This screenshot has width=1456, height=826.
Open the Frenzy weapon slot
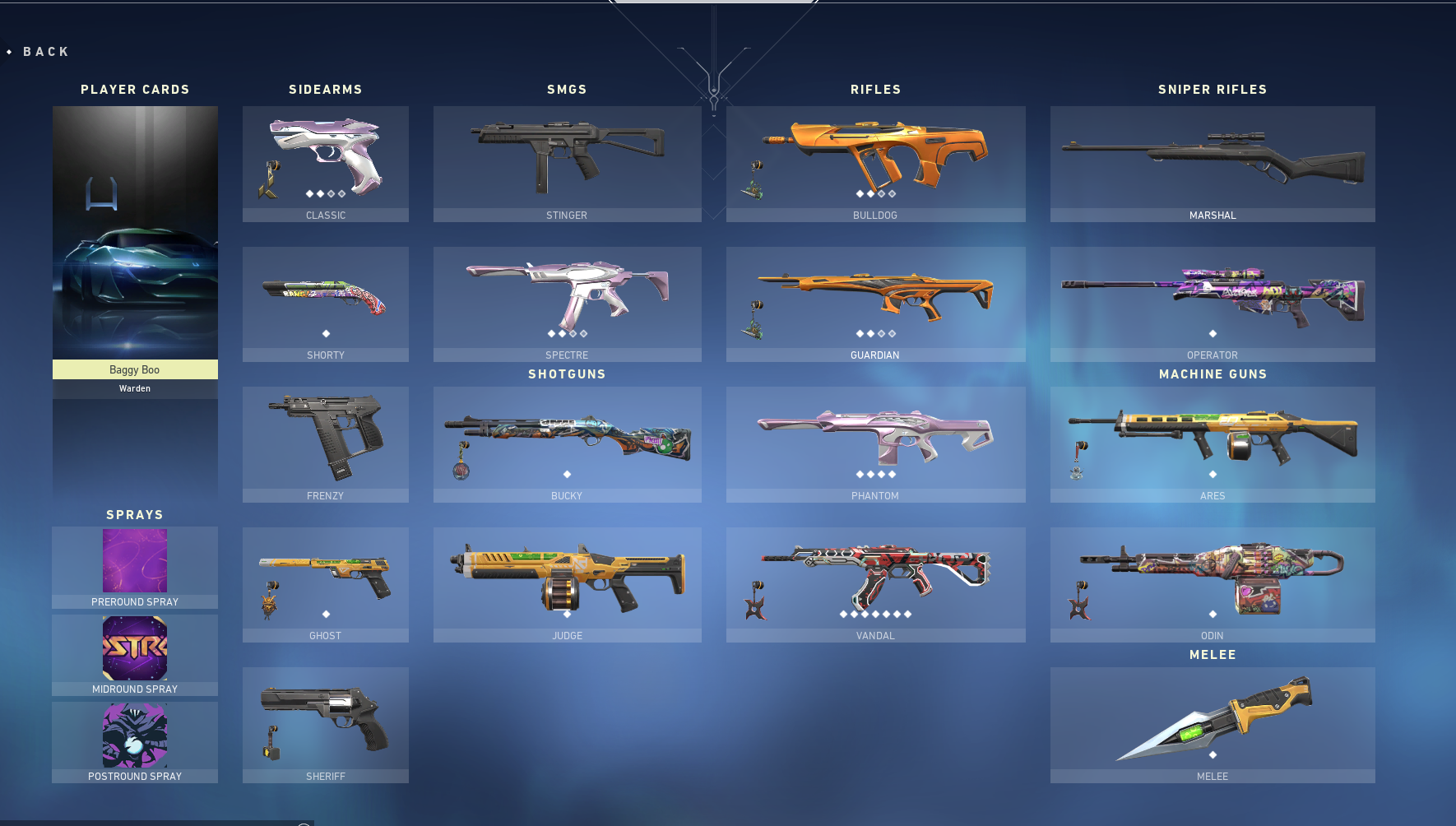coord(326,444)
